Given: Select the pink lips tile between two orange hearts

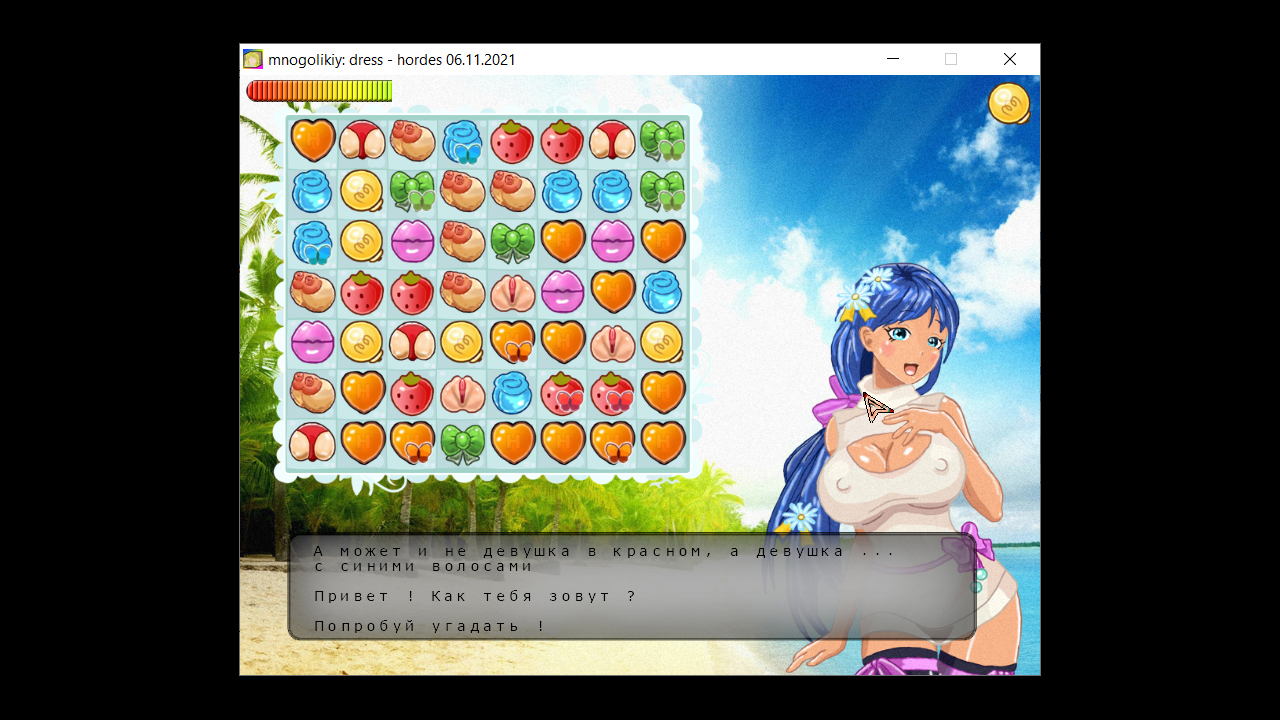Looking at the screenshot, I should [x=613, y=241].
